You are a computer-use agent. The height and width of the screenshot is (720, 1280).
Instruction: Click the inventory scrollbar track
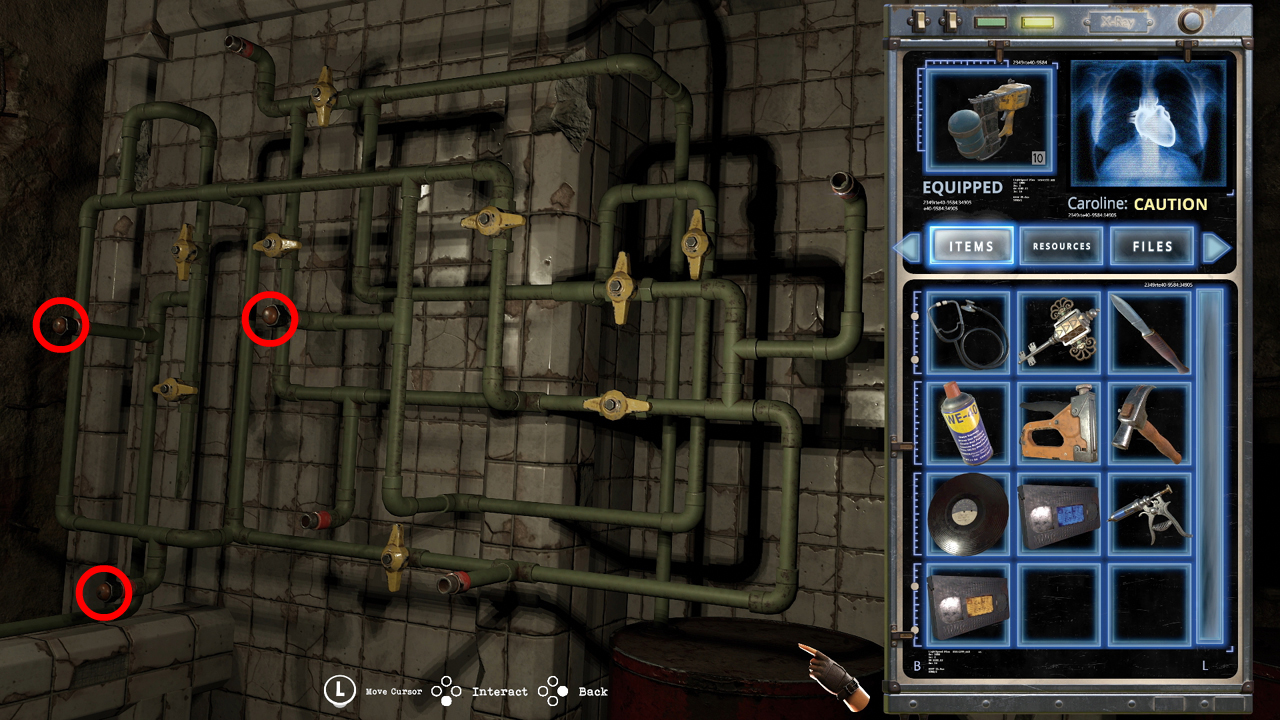point(1210,466)
